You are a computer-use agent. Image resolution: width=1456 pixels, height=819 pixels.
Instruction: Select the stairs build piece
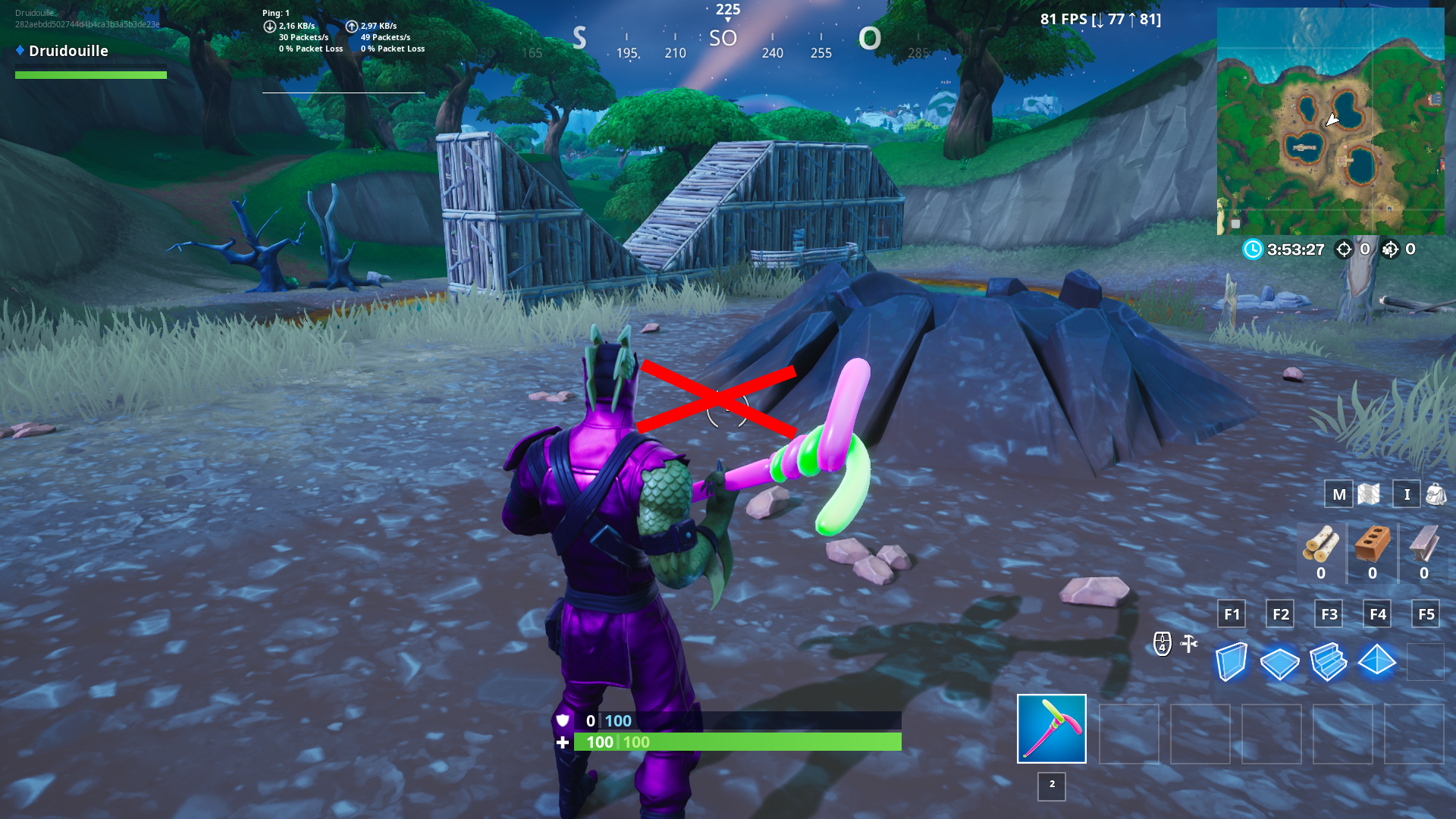(1329, 662)
